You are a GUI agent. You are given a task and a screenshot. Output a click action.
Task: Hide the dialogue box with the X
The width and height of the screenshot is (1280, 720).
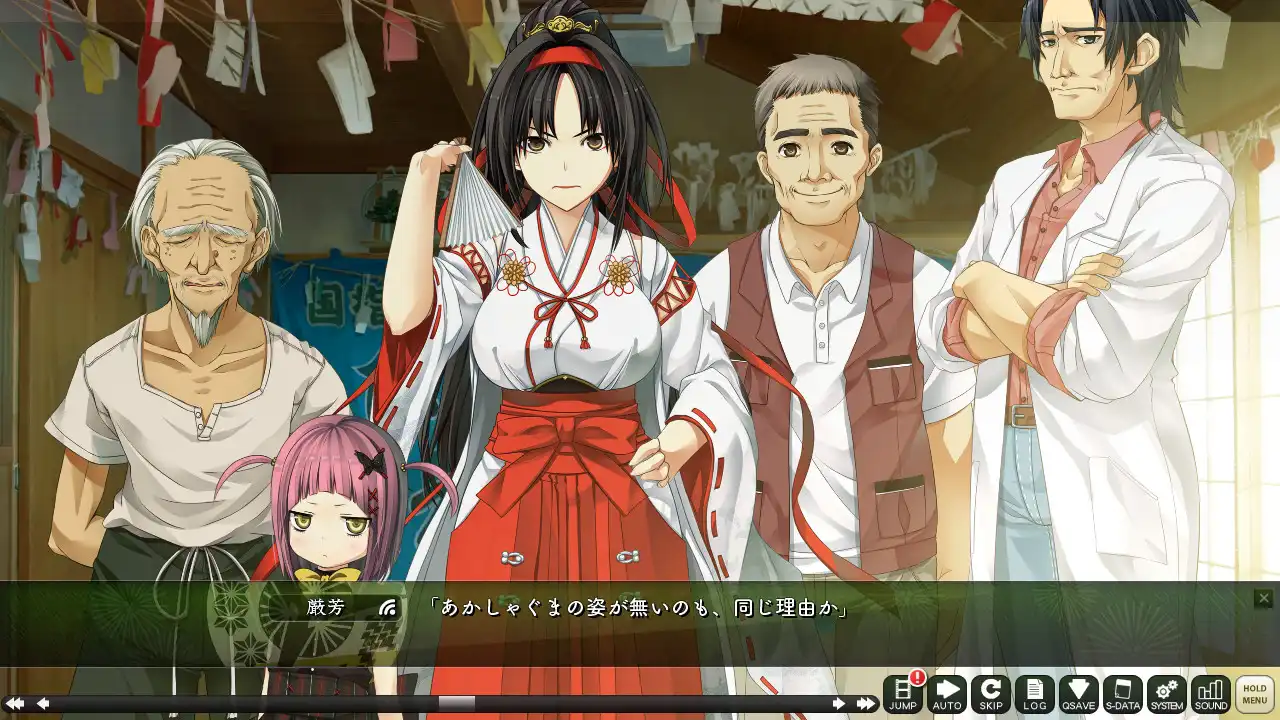click(1264, 598)
